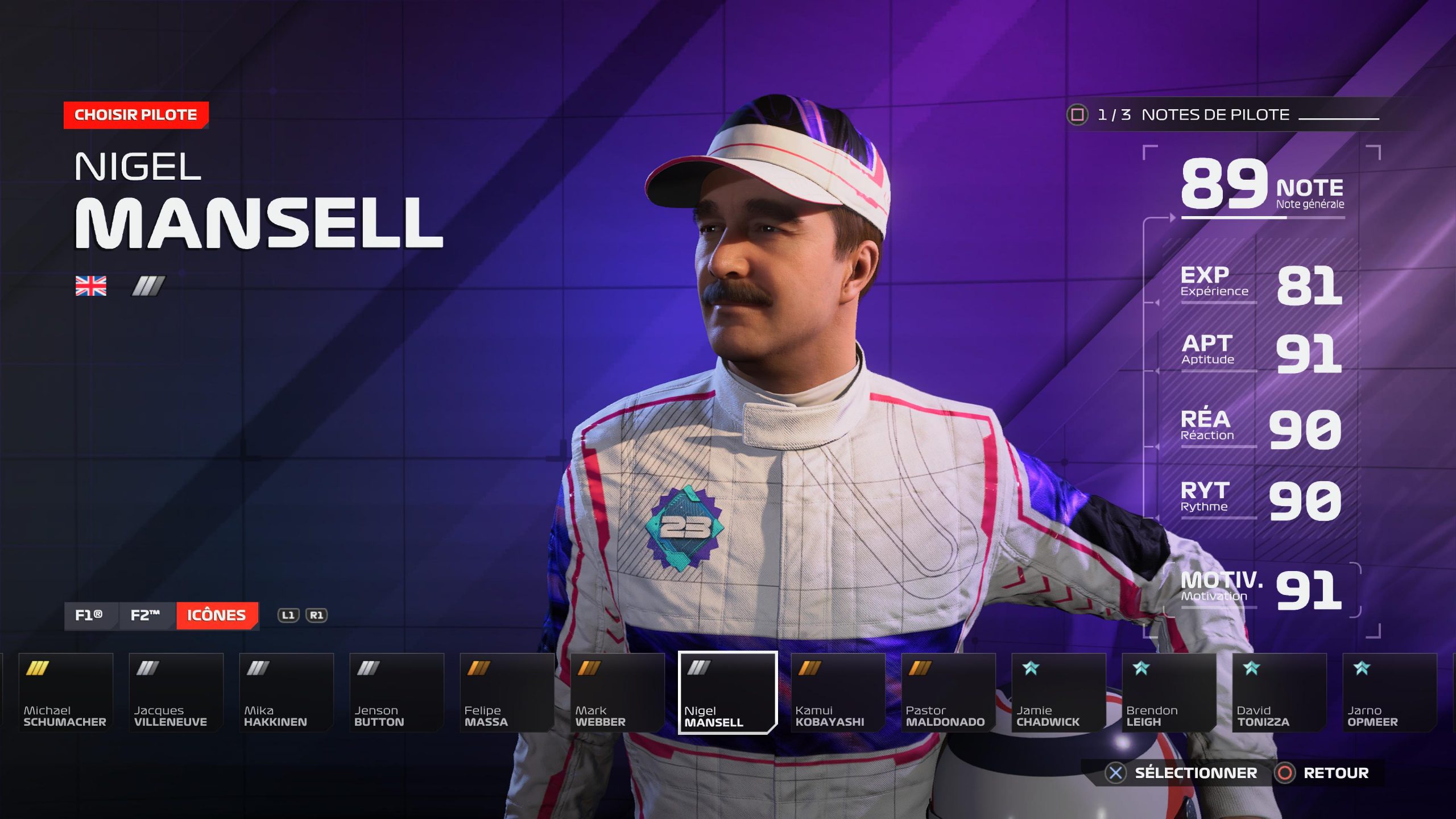Select Felipe Massa driver card

tap(507, 692)
